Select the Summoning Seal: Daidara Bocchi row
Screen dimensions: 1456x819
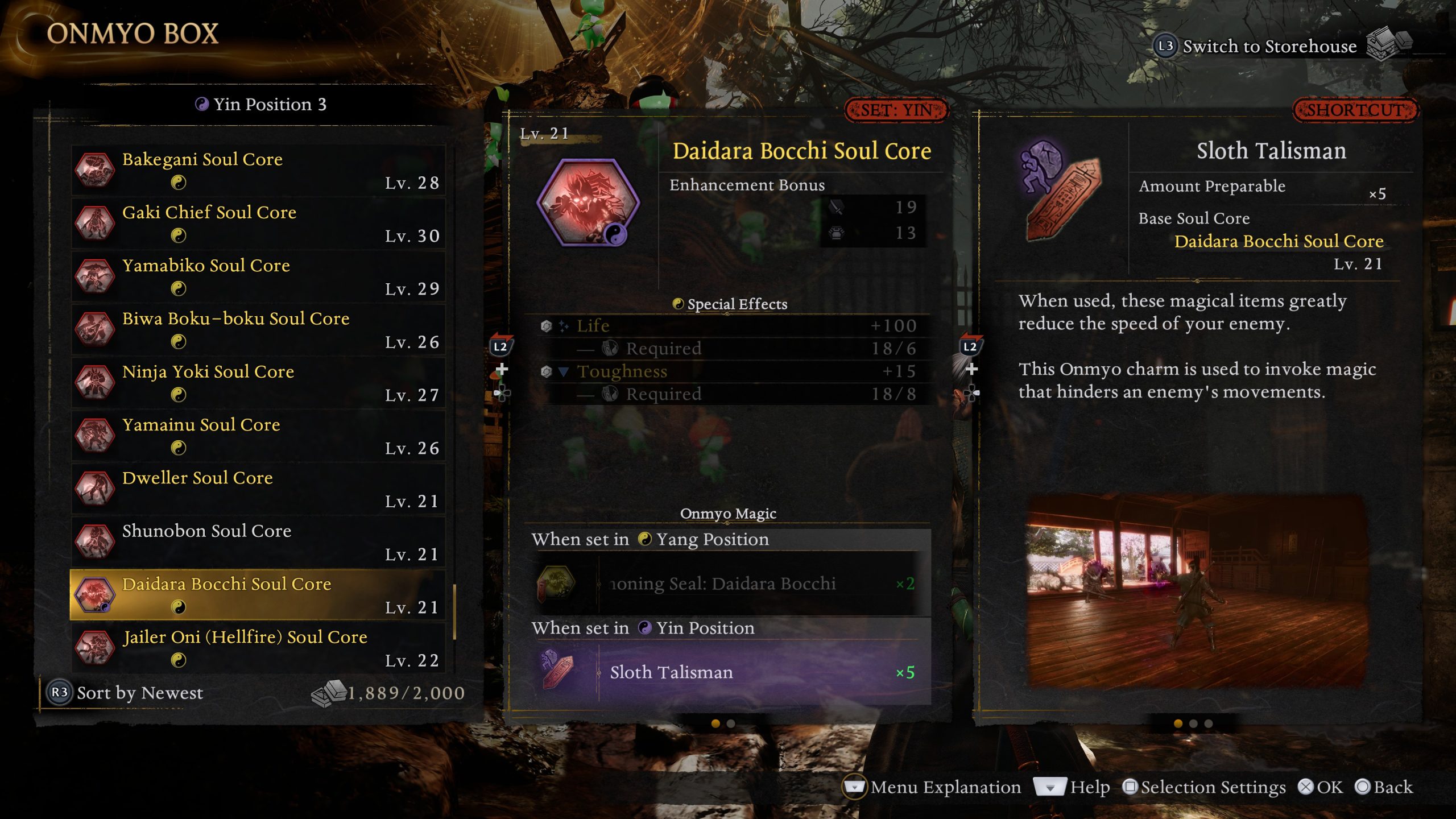pos(728,584)
